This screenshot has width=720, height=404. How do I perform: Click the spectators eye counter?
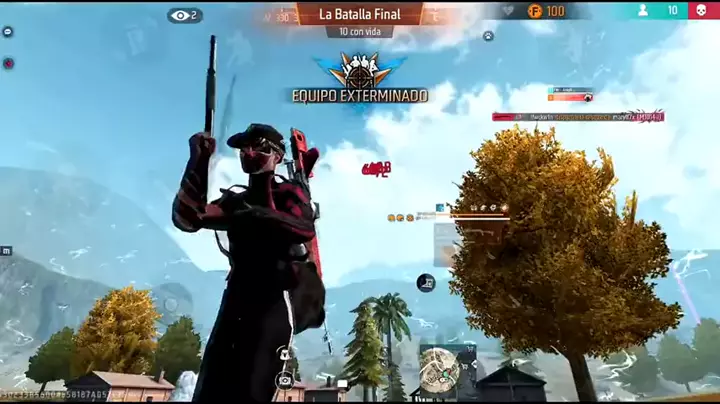[x=184, y=15]
